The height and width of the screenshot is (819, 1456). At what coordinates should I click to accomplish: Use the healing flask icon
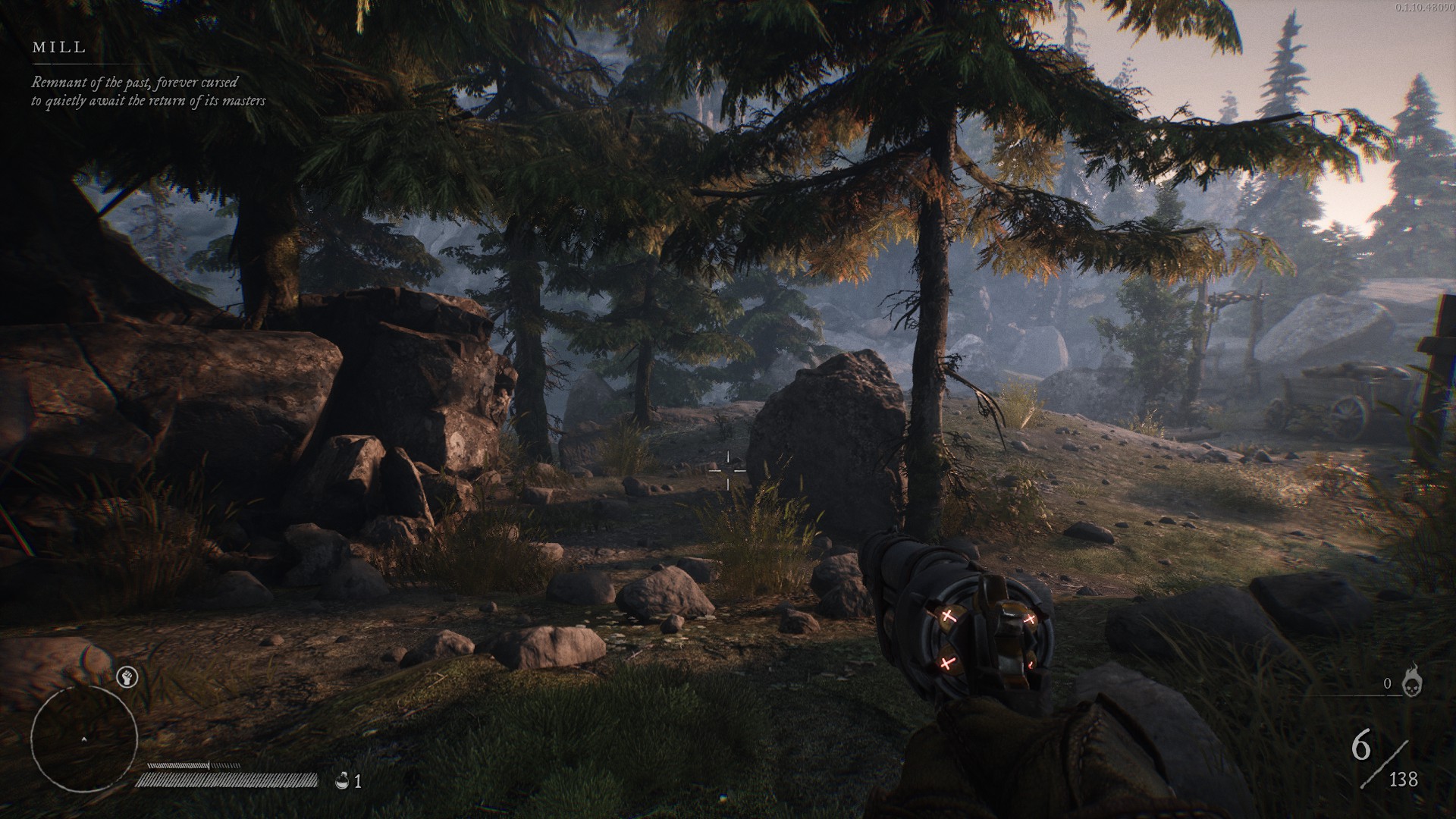(343, 780)
